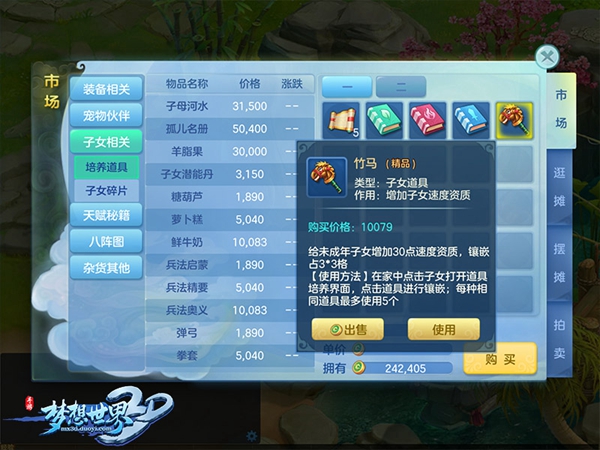
Task: Select the 孤儿名册 listing row
Action: 232,129
